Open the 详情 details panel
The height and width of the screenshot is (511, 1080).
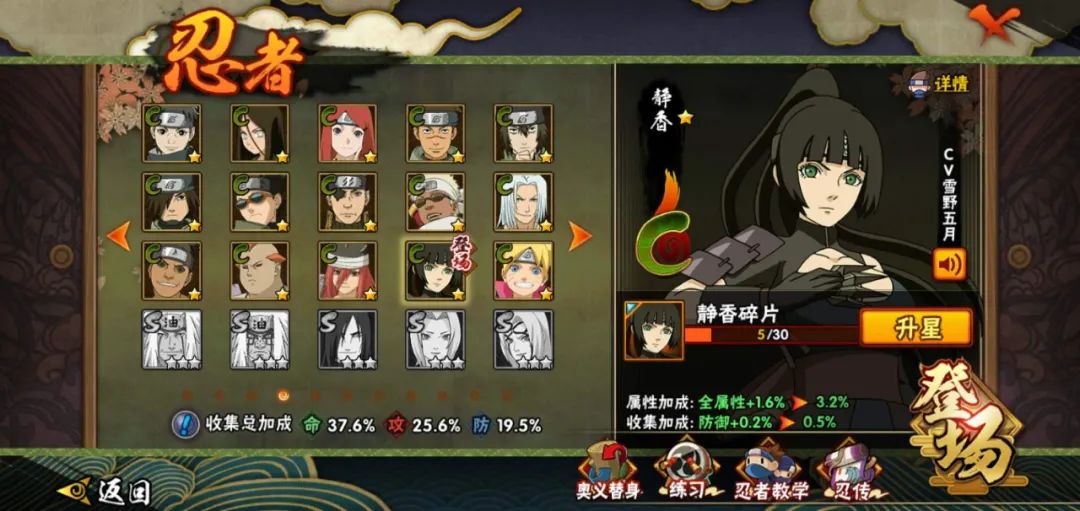click(x=938, y=84)
